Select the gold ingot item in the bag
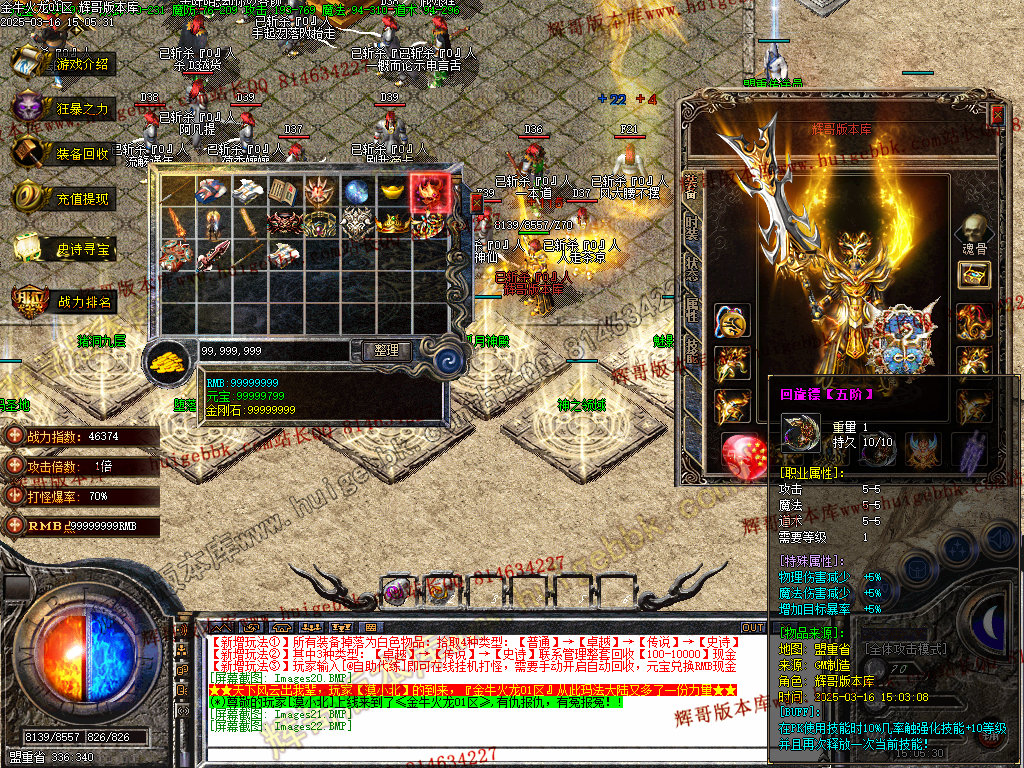Viewport: 1024px width, 768px height. [392, 192]
